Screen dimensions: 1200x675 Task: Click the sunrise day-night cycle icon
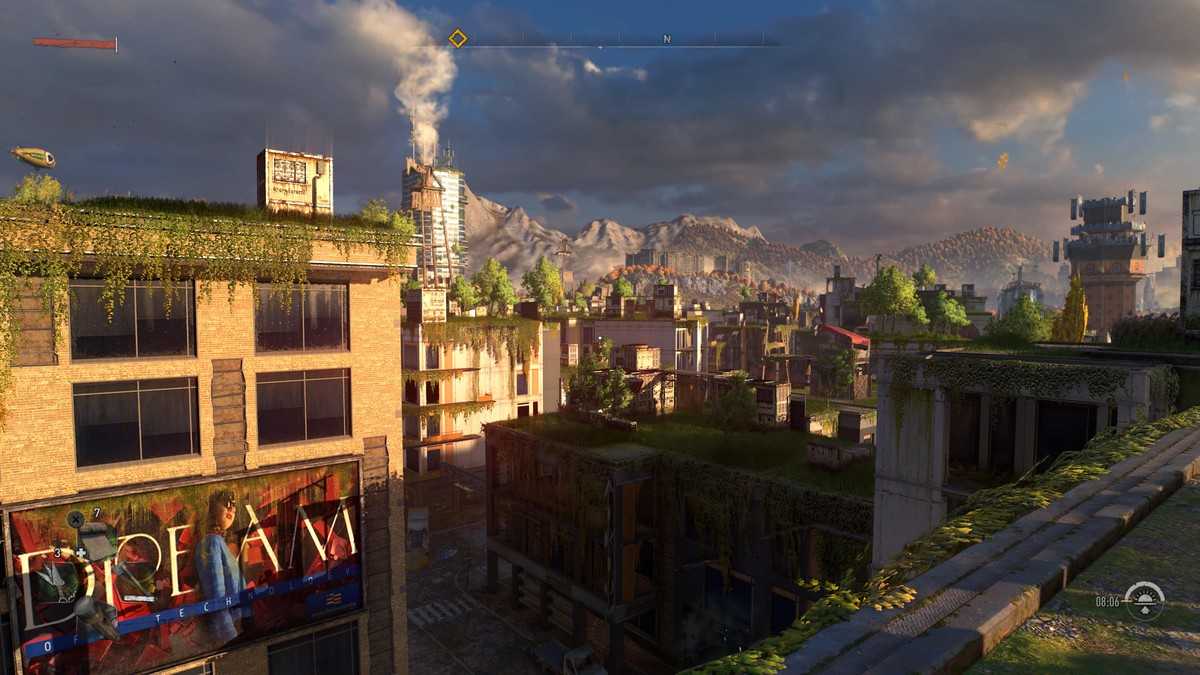click(x=1144, y=600)
